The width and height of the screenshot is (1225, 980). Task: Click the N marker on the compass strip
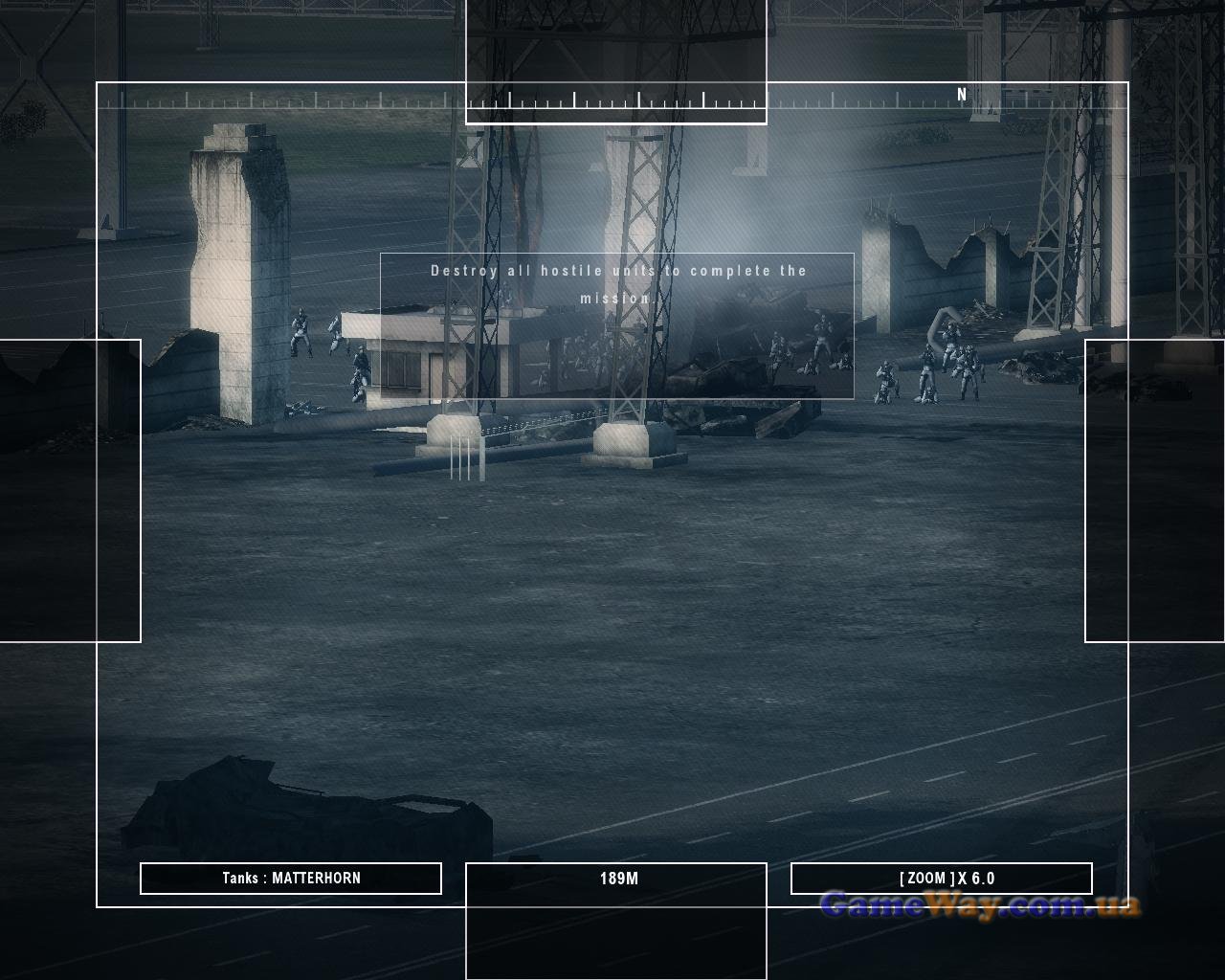[x=962, y=95]
